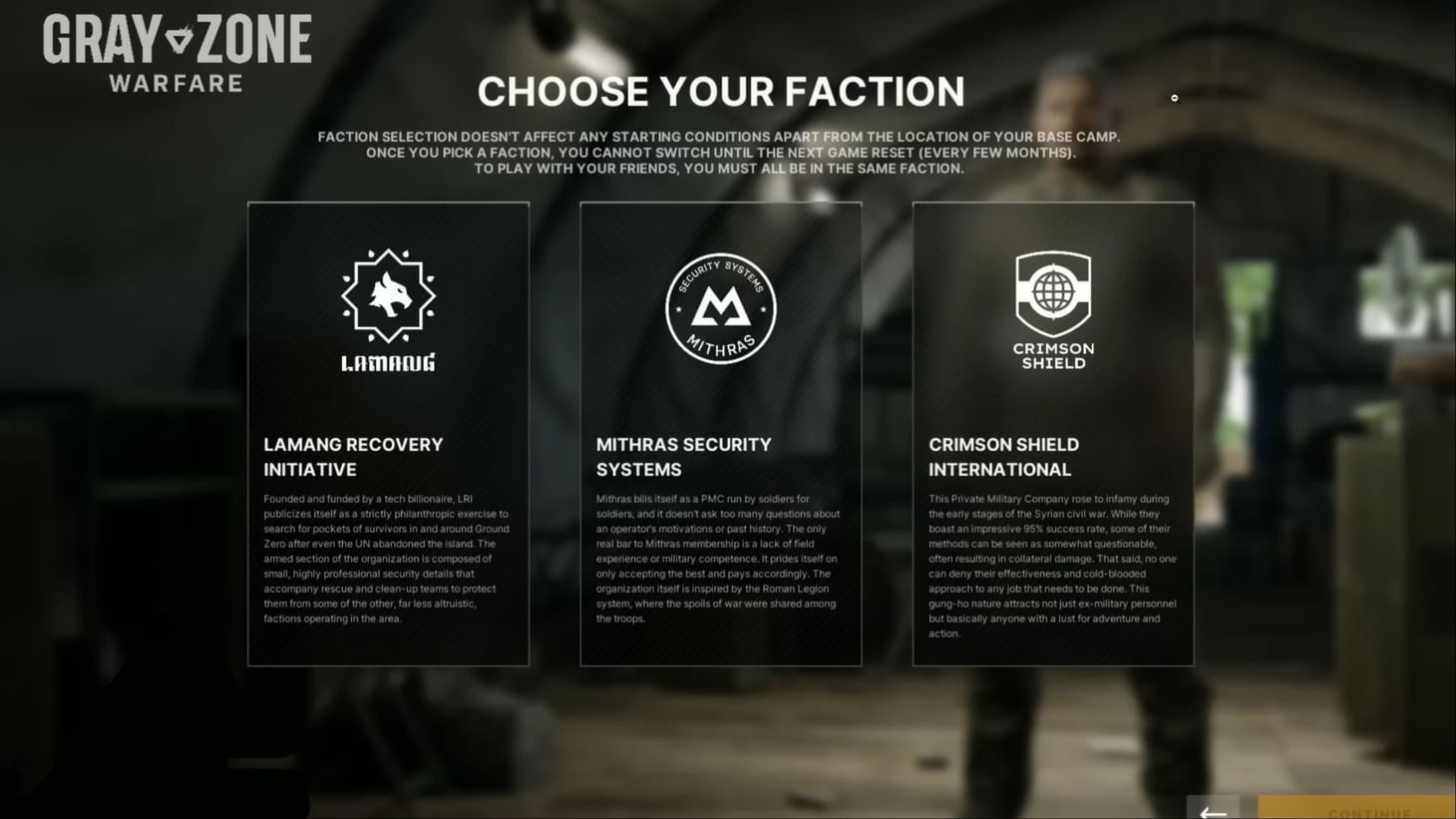Screen dimensions: 1456x819
Task: Click the small circular indicator near top right
Action: click(1174, 99)
